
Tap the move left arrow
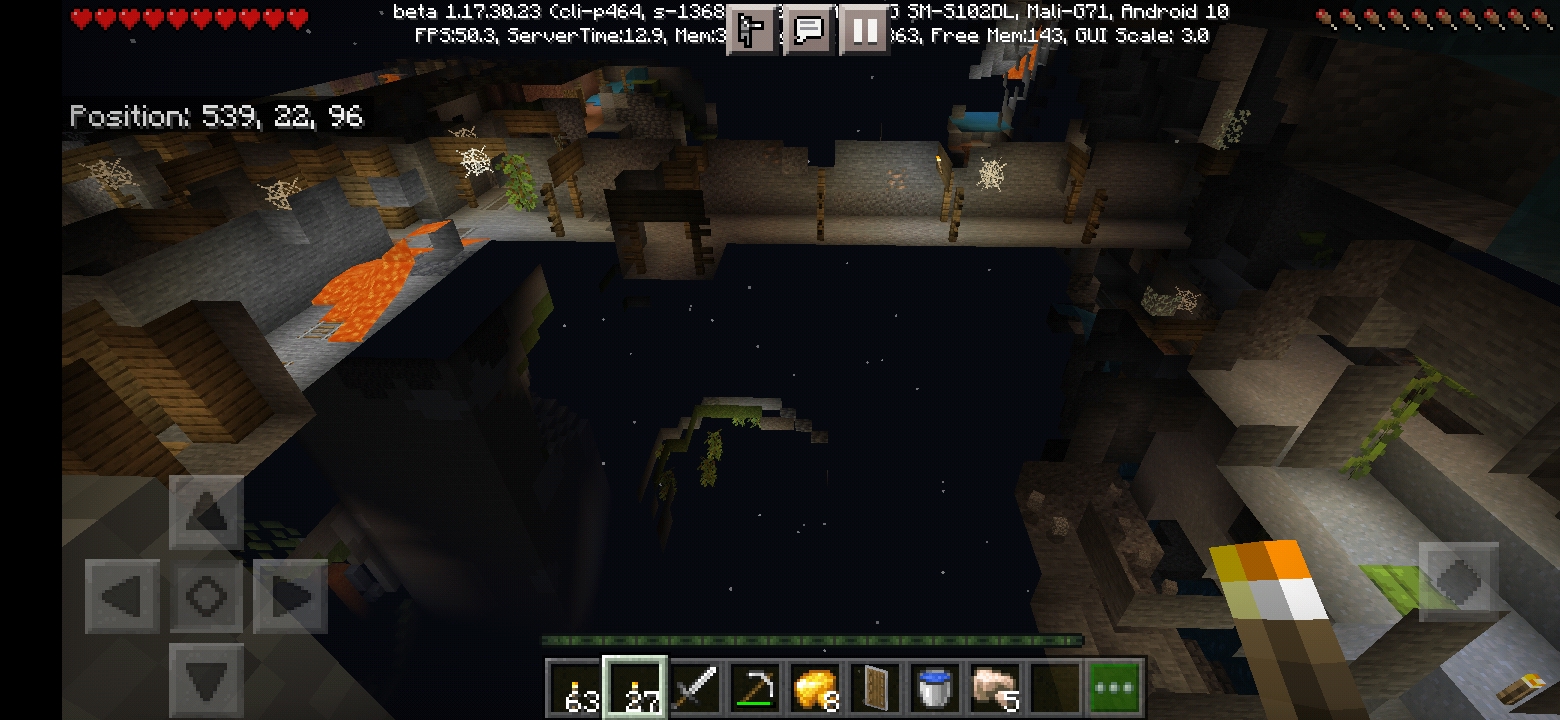point(123,597)
